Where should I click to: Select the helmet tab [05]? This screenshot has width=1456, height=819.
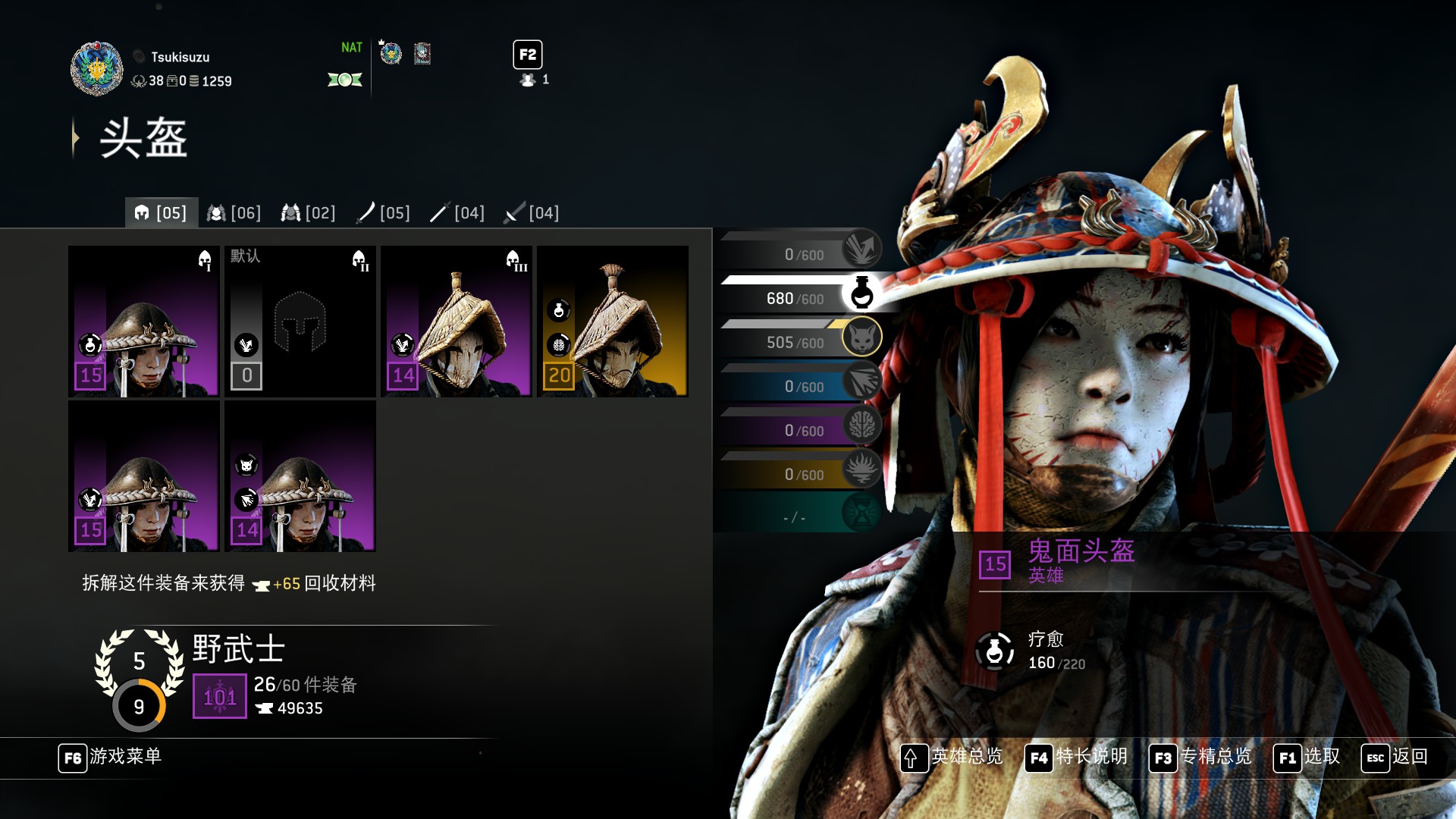(161, 213)
